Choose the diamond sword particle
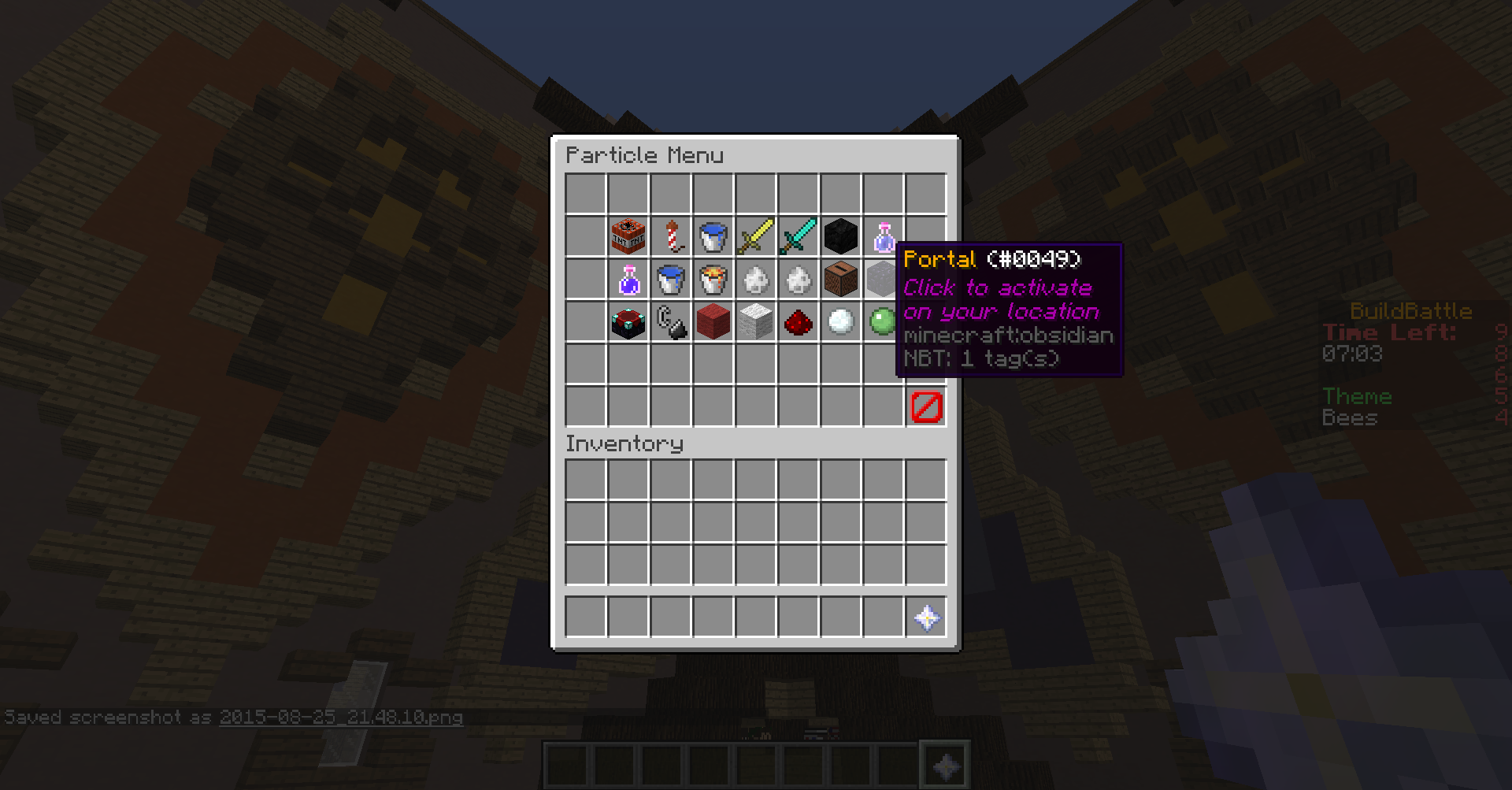The image size is (1512, 790). 798,236
